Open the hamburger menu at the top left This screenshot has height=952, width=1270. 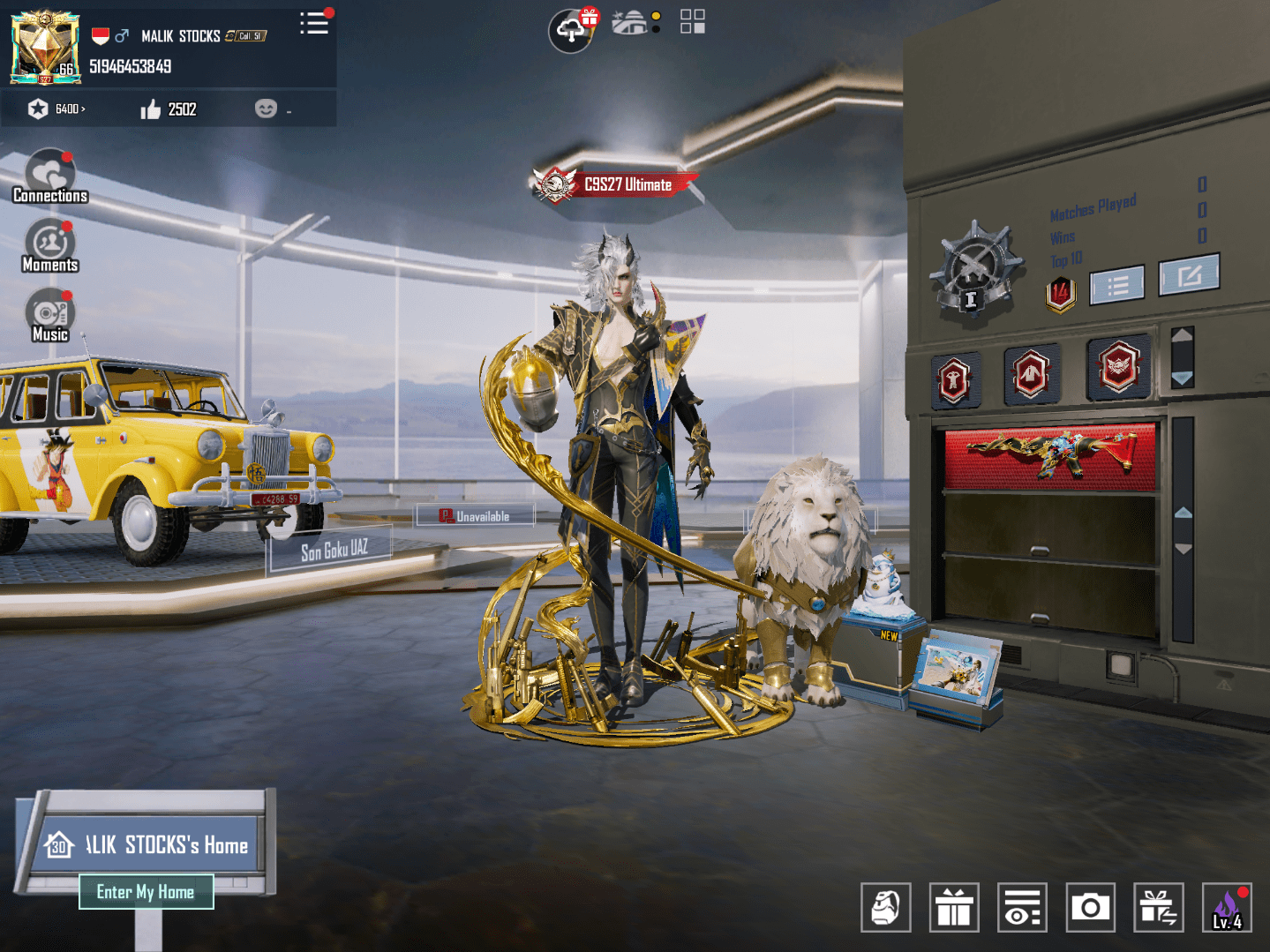(315, 24)
